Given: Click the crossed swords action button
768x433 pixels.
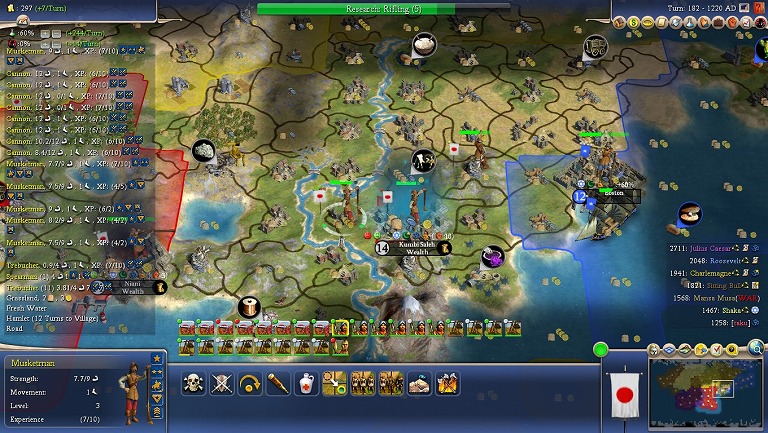Looking at the screenshot, I should pos(222,382).
